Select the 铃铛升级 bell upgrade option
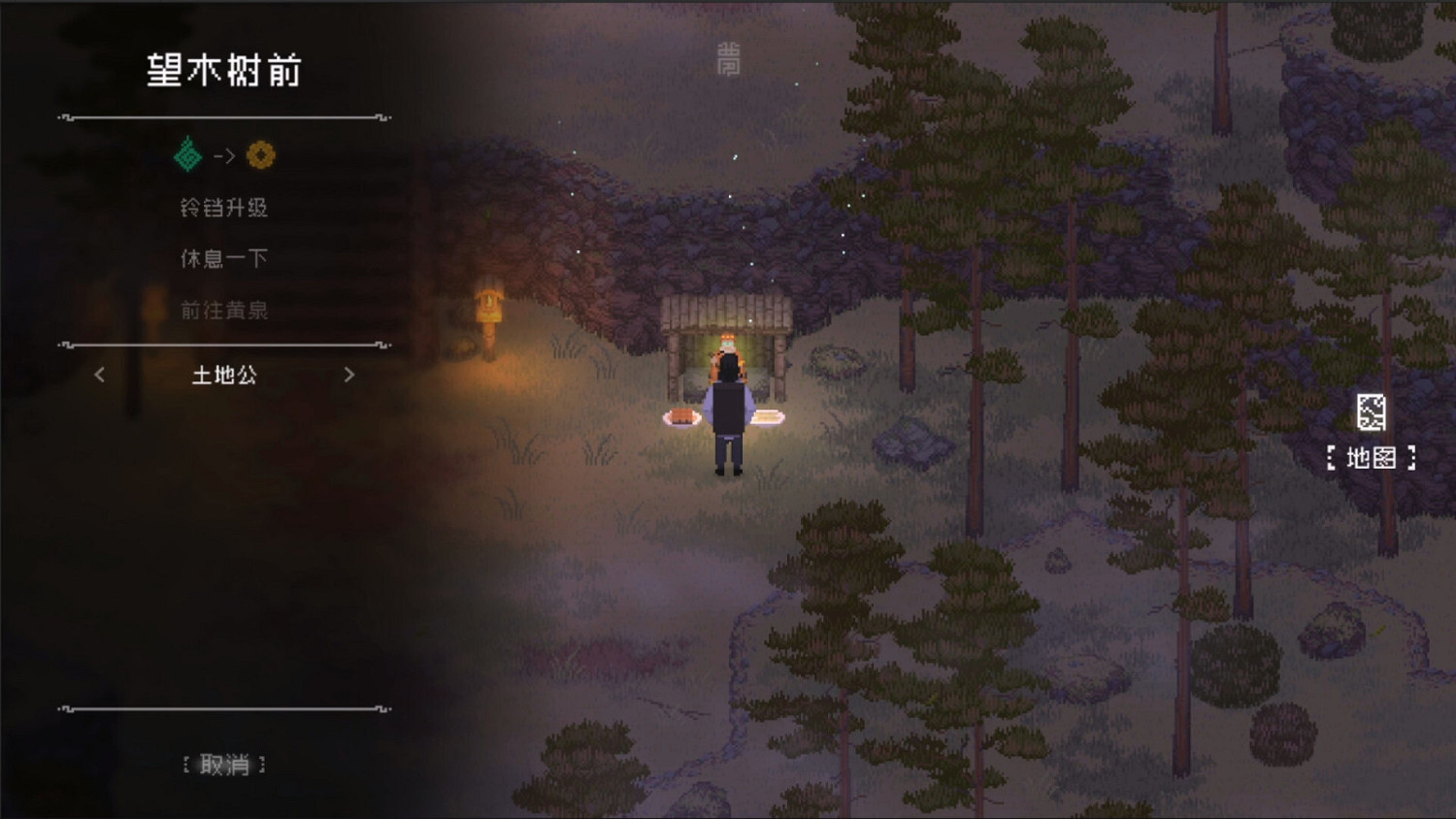Viewport: 1456px width, 819px height. [x=224, y=207]
